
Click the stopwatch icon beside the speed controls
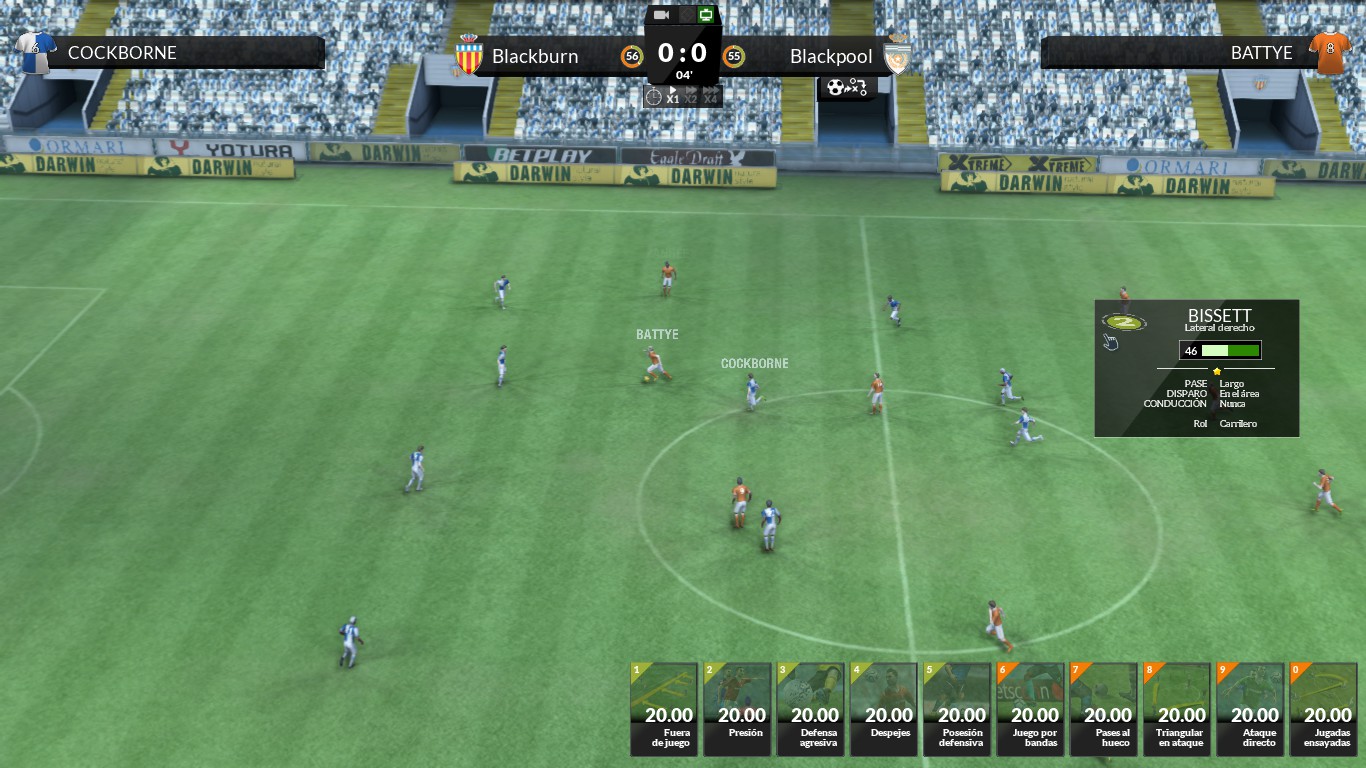tap(654, 96)
